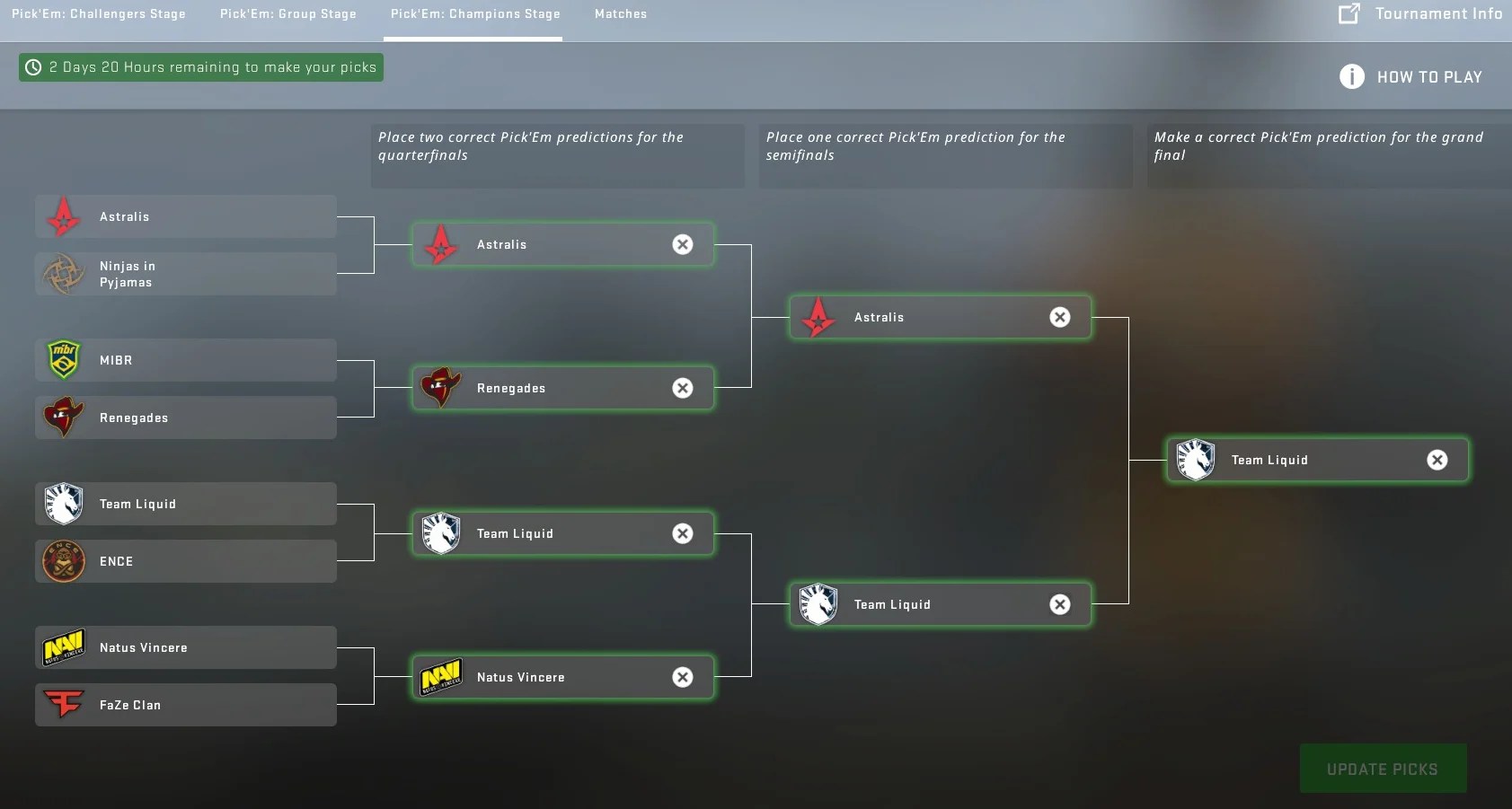Click the ENCE team logo
The width and height of the screenshot is (1512, 809).
coord(63,561)
